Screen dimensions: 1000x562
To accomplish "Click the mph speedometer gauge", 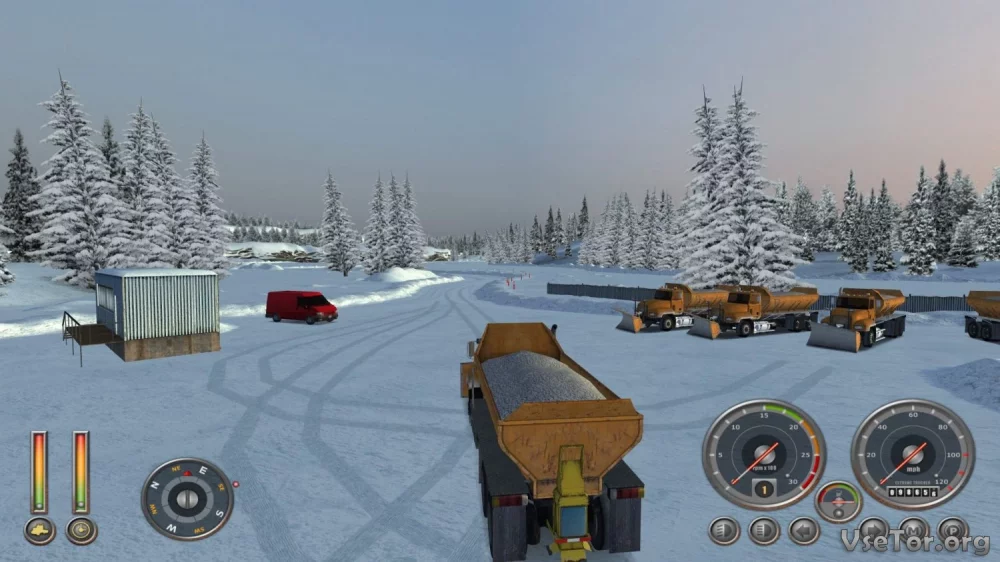I will (912, 454).
